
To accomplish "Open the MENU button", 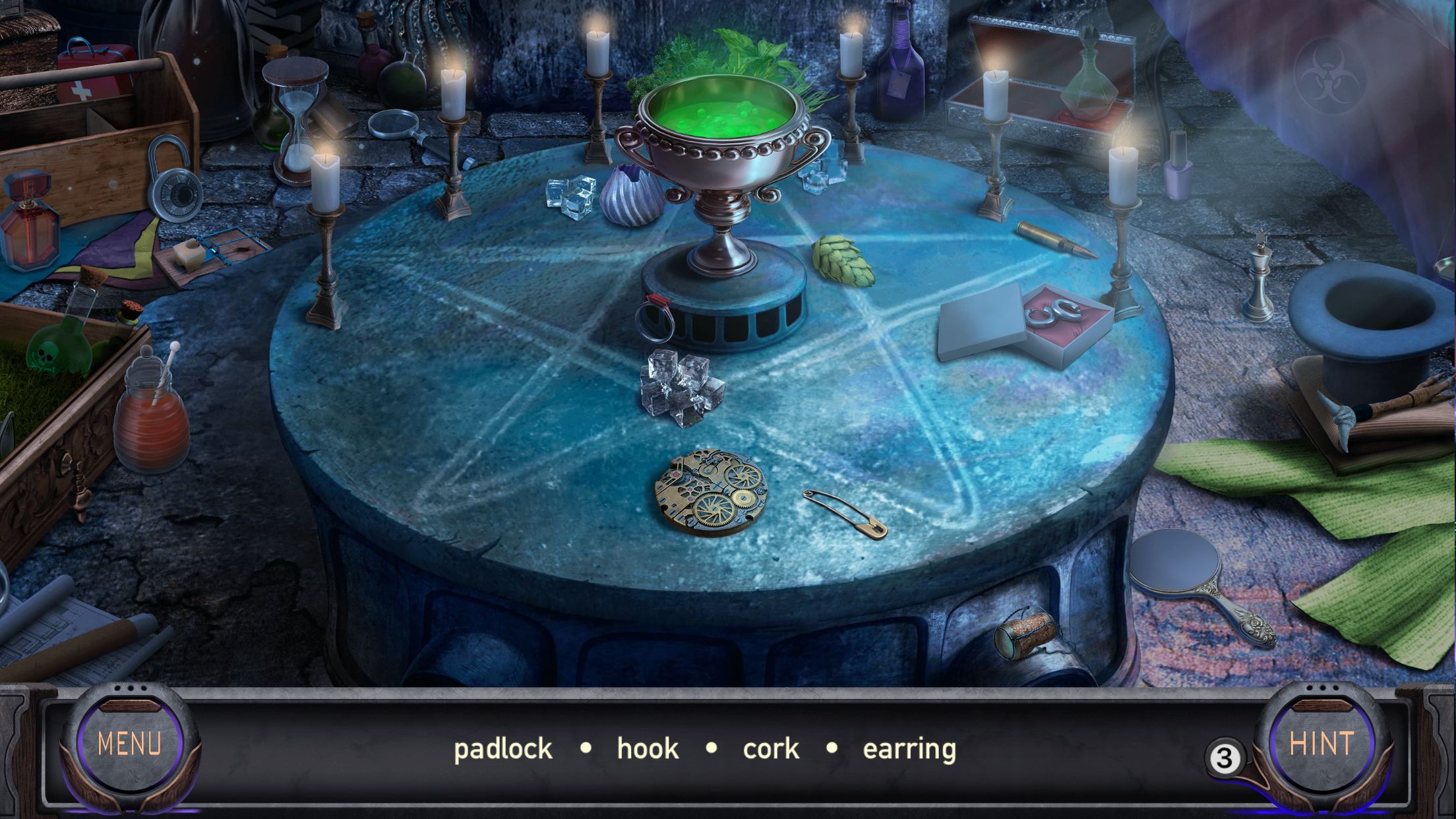I will (x=129, y=744).
